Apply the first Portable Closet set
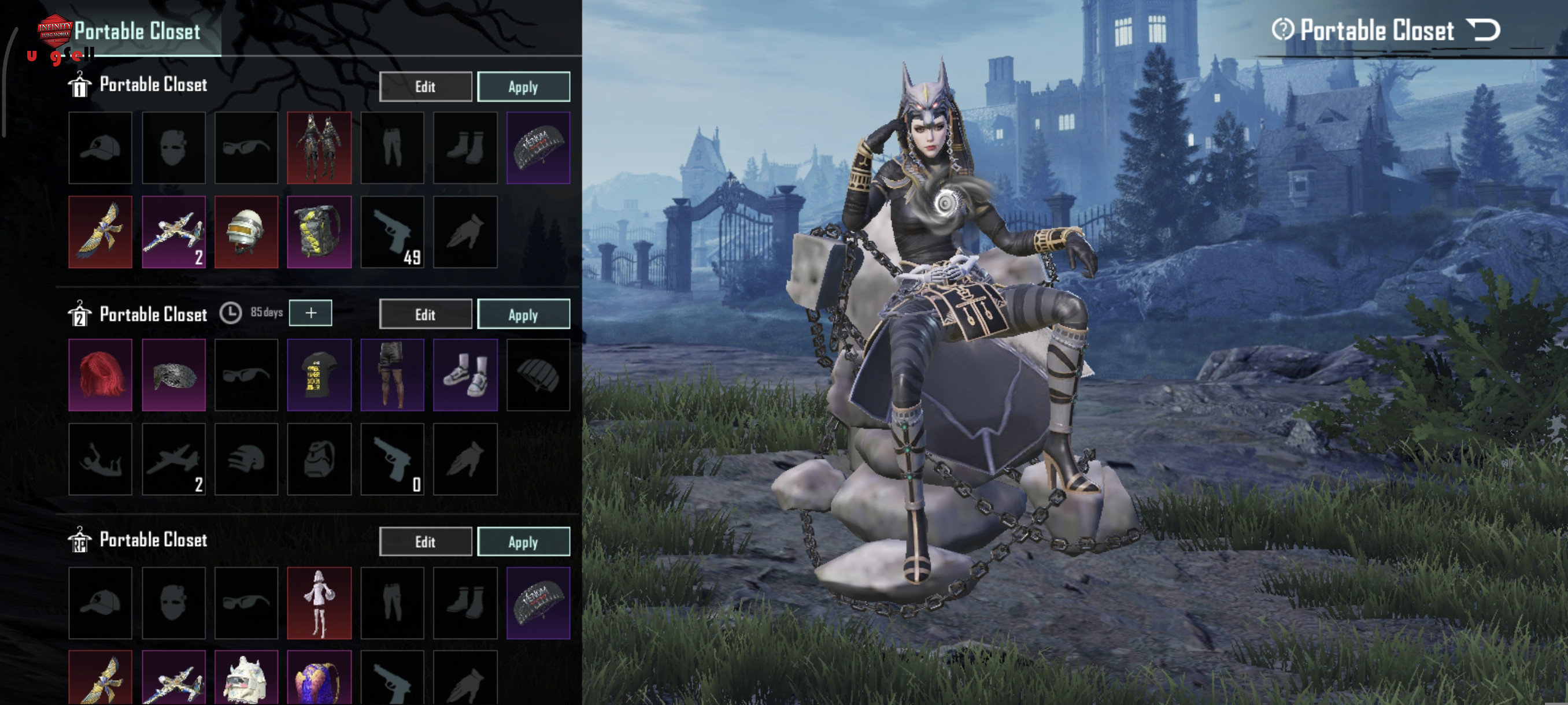 (x=523, y=86)
